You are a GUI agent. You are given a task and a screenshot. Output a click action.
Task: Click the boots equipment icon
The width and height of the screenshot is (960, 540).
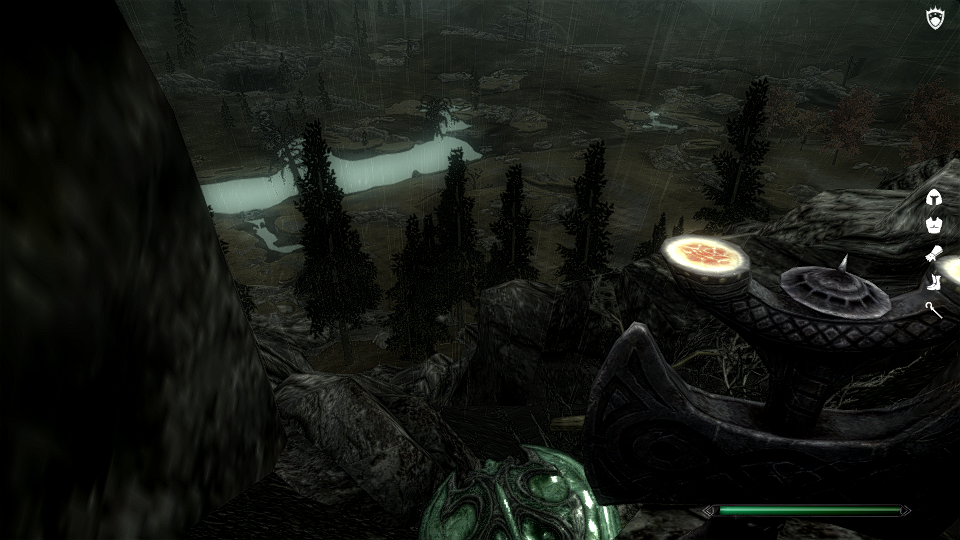point(935,281)
